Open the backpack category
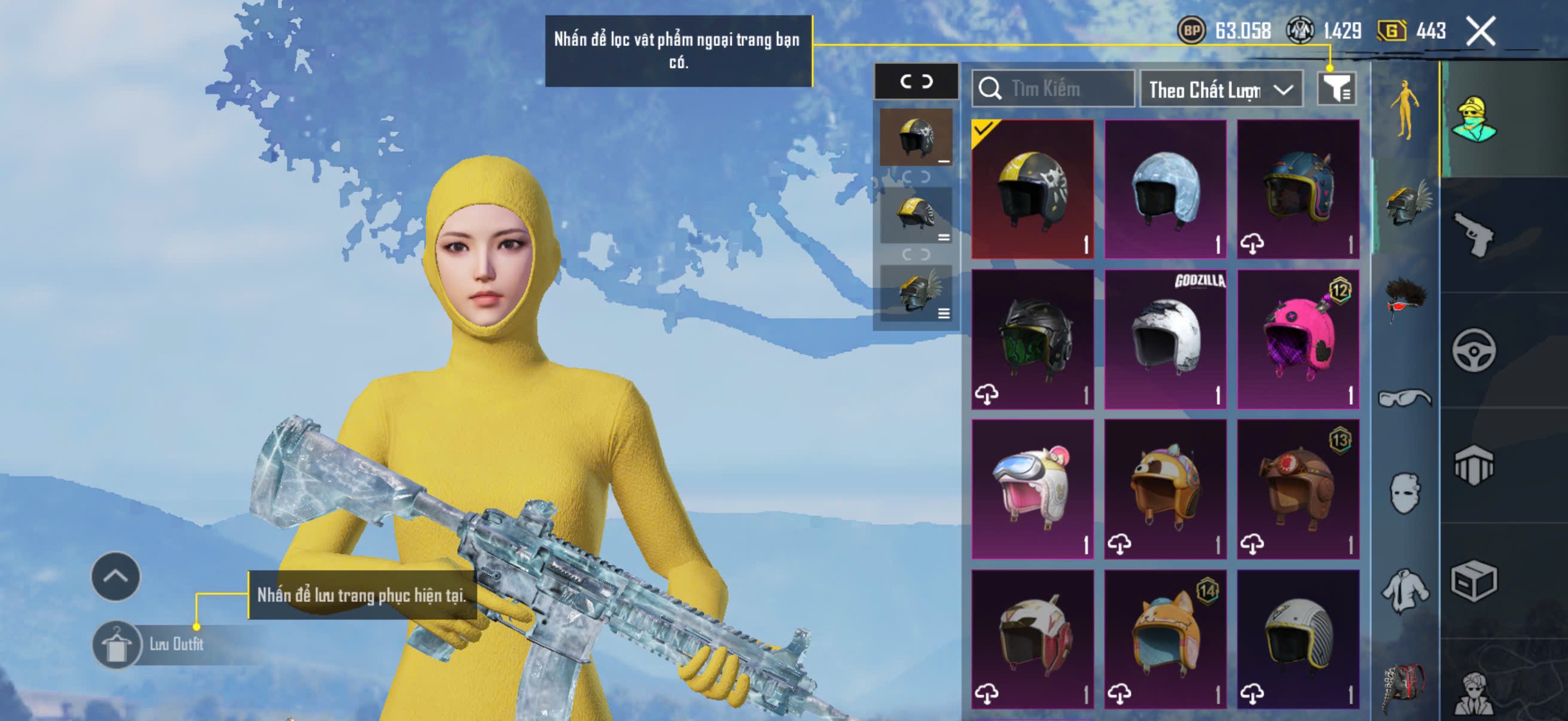 pos(1404,688)
